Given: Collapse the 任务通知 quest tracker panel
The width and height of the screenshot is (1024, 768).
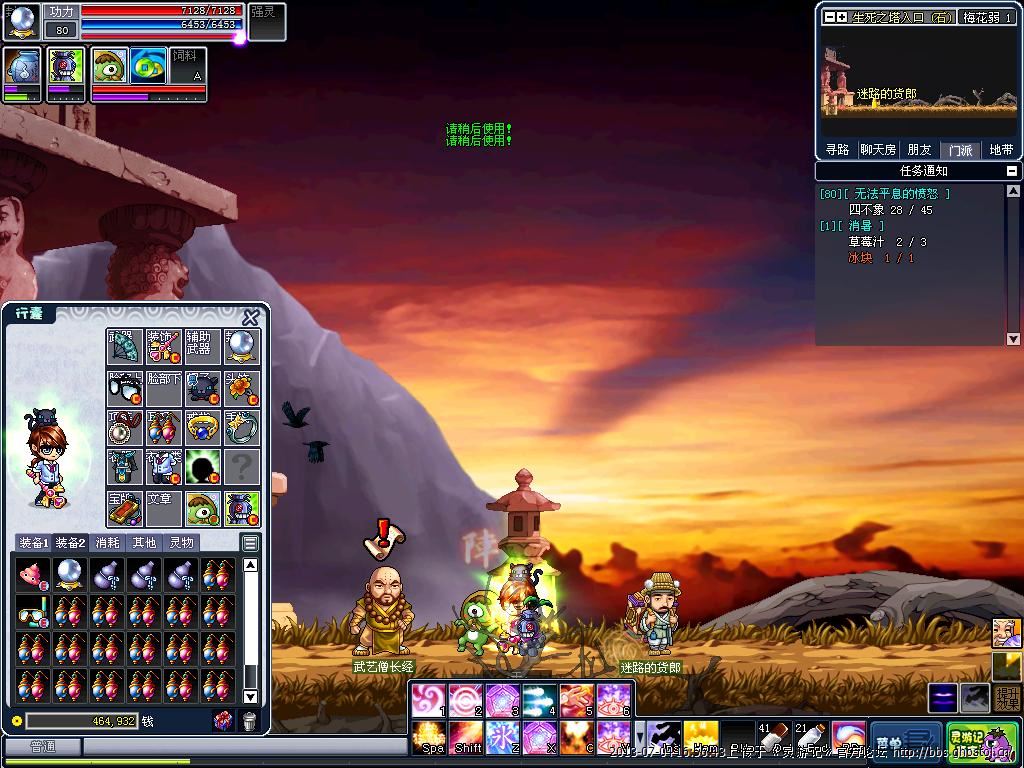Looking at the screenshot, I should point(1012,171).
